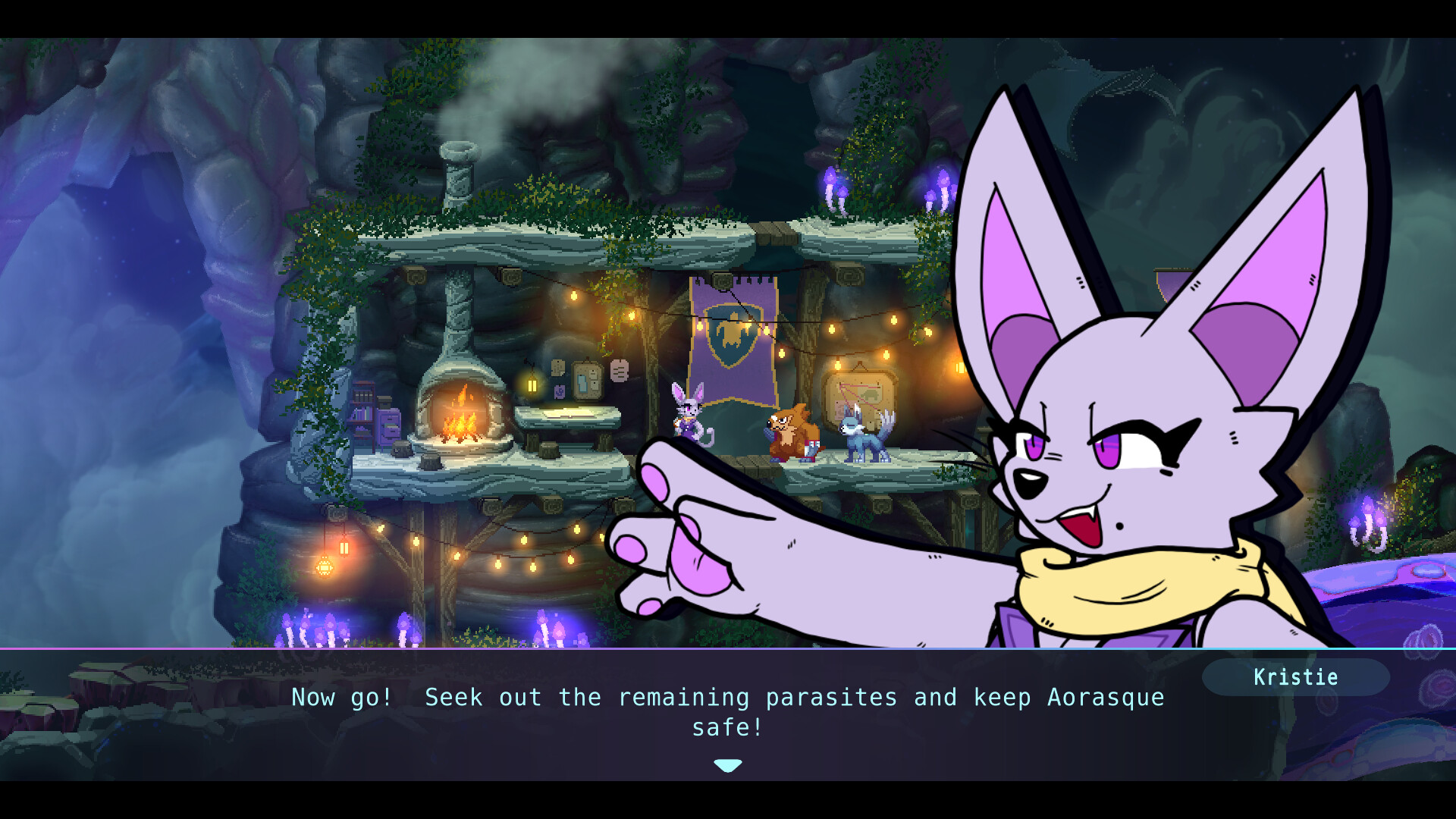Expand the small tan tag beside the frames
Image resolution: width=1456 pixels, height=819 pixels.
[558, 366]
